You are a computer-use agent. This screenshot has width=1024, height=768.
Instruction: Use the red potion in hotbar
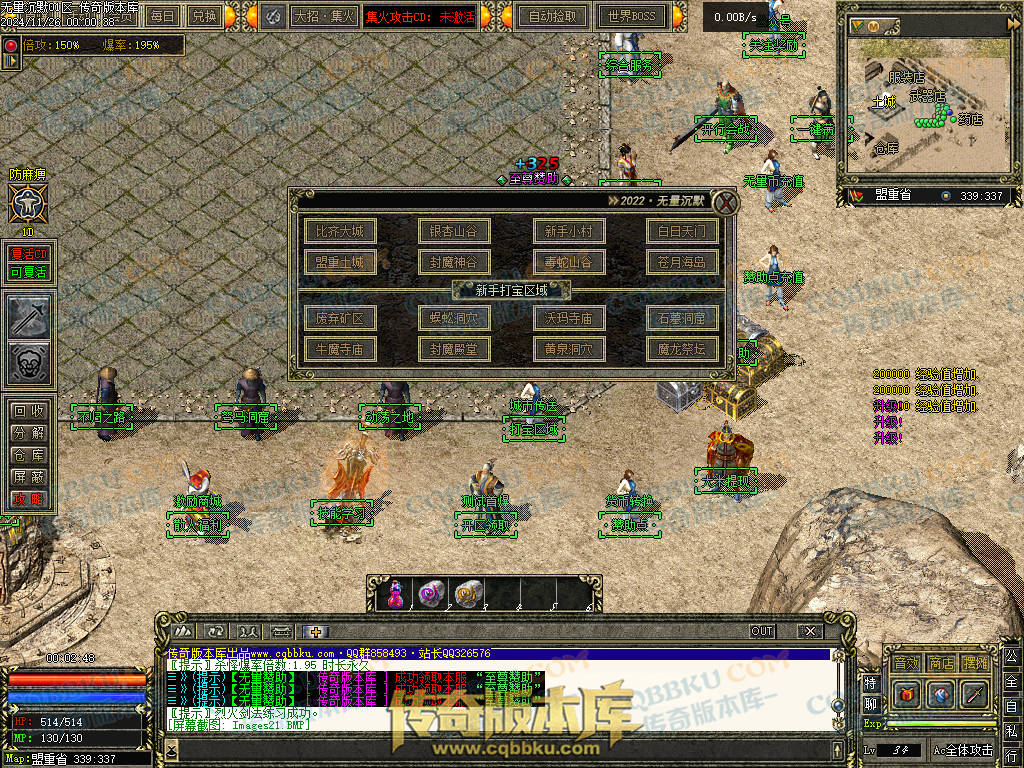[x=395, y=595]
